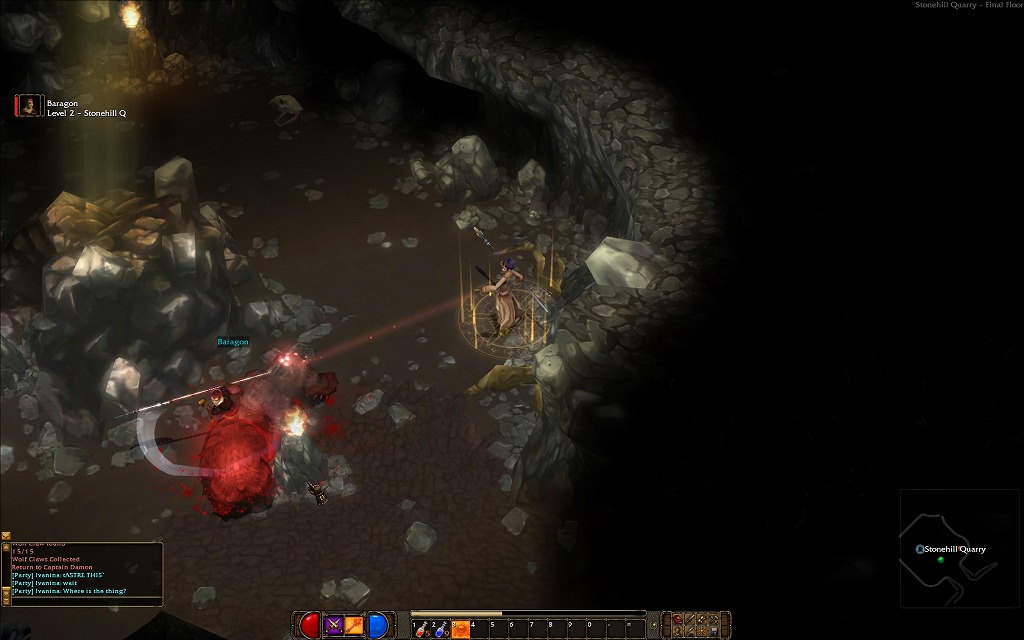
Task: Toggle the chat window with envelope icon
Action: pos(6,537)
